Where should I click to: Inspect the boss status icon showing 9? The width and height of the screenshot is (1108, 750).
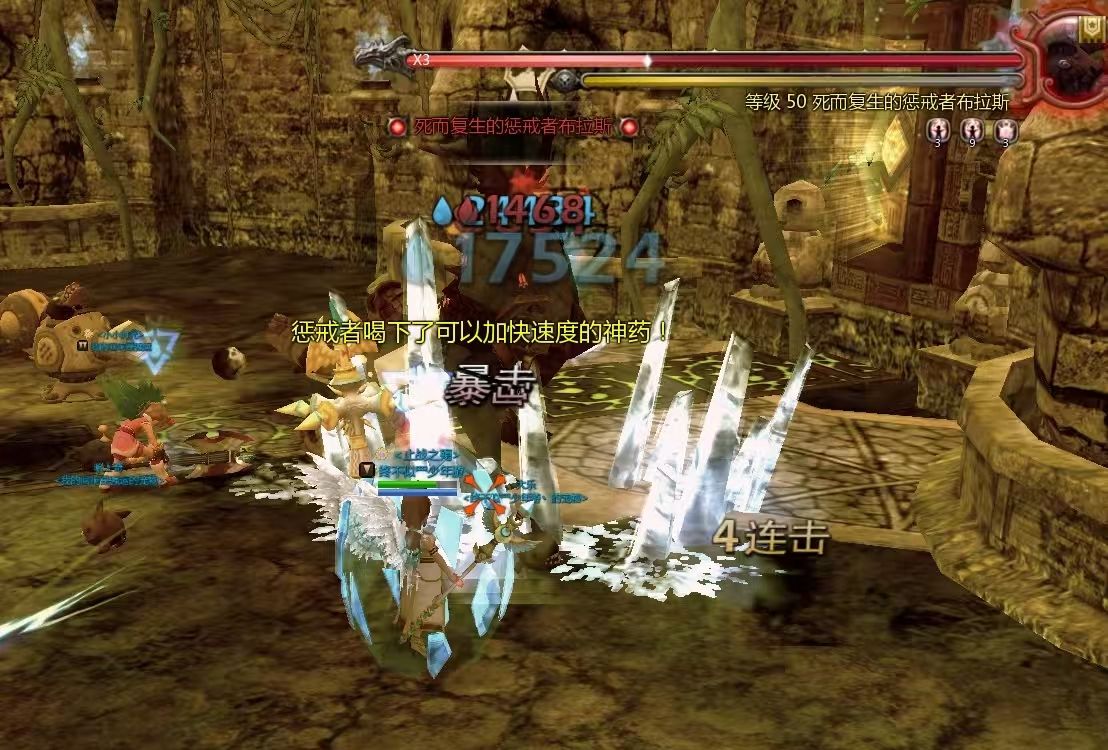point(972,130)
